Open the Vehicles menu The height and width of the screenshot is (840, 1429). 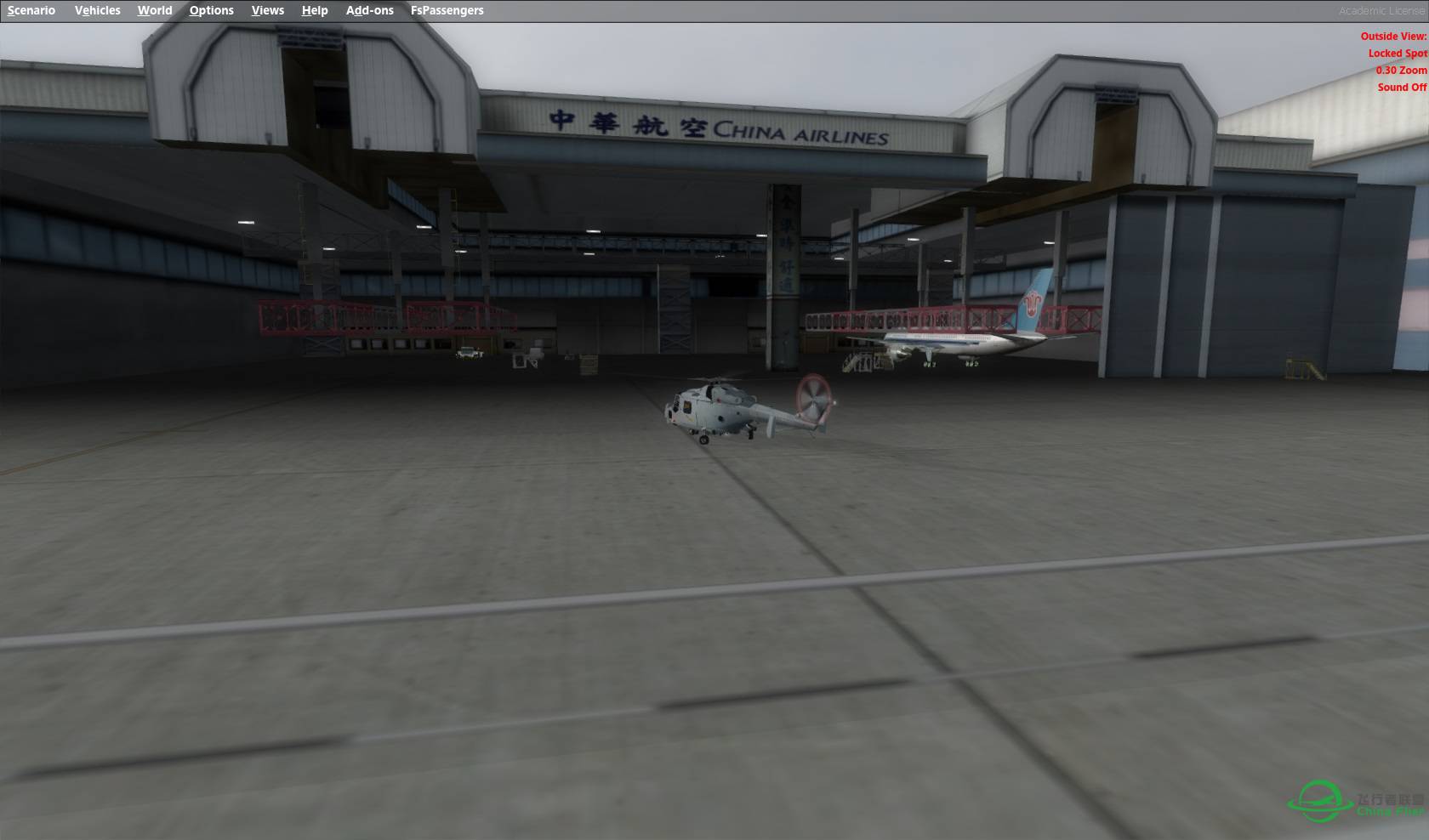(97, 10)
